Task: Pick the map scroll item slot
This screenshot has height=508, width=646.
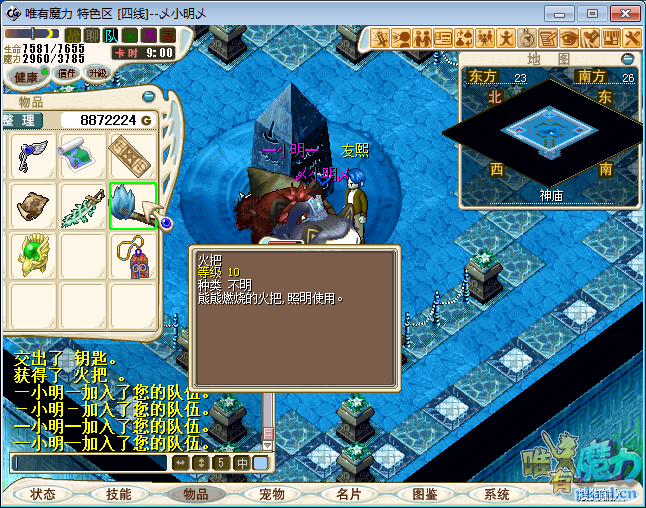Action: coord(83,155)
